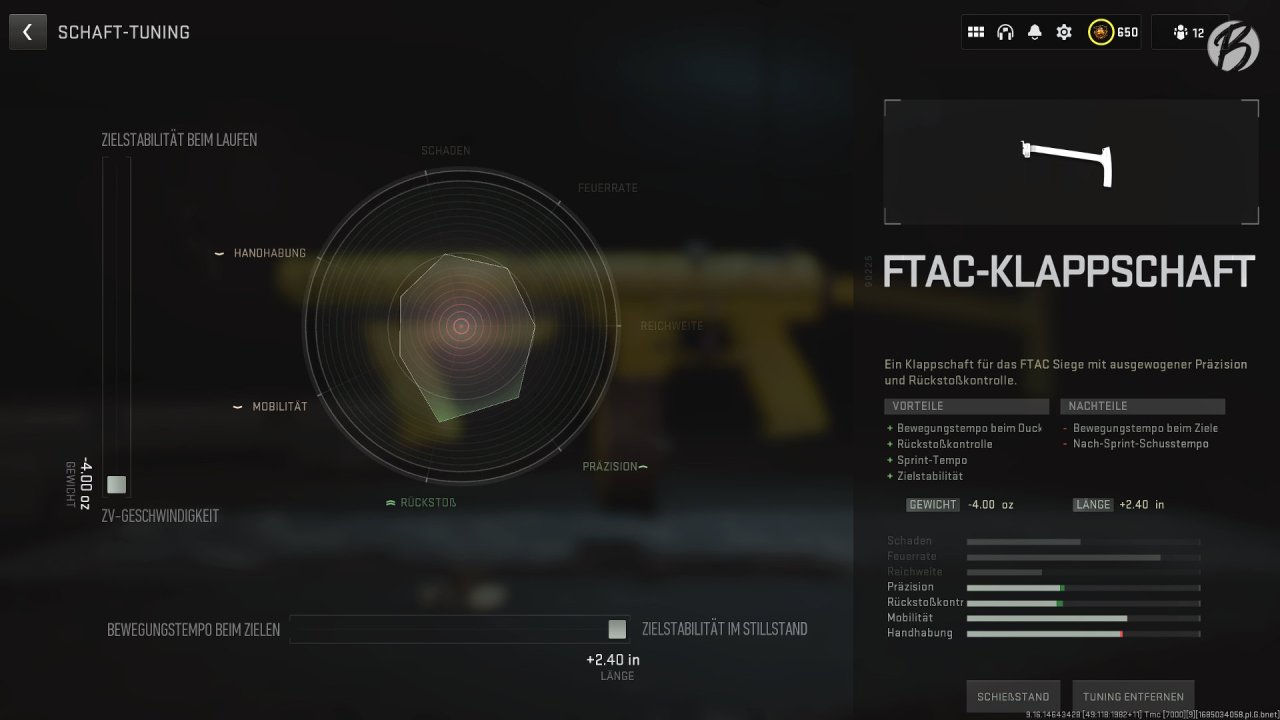Open the notifications bell icon
This screenshot has height=720, width=1280.
coord(1034,31)
